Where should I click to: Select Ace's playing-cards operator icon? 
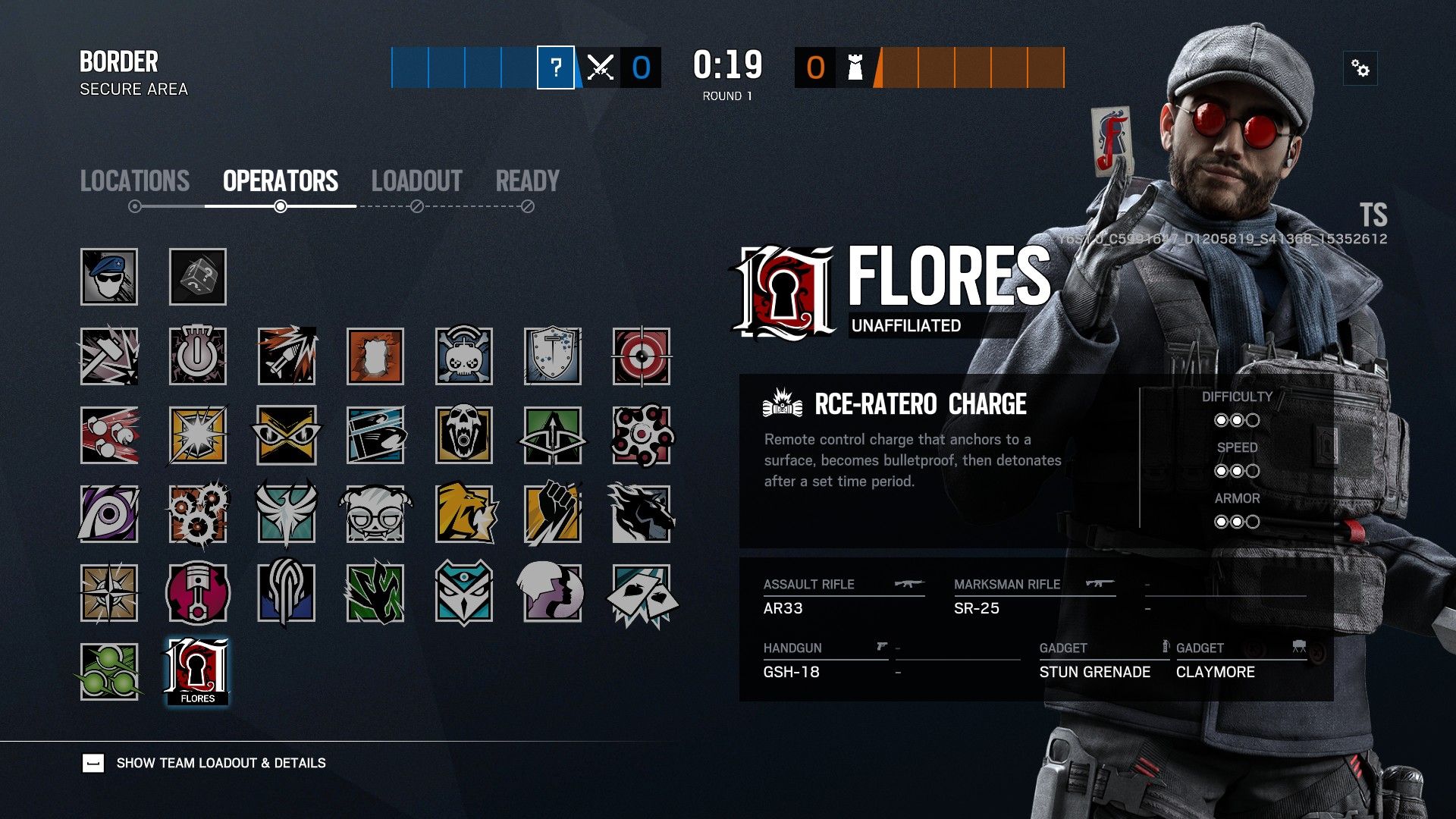[642, 595]
